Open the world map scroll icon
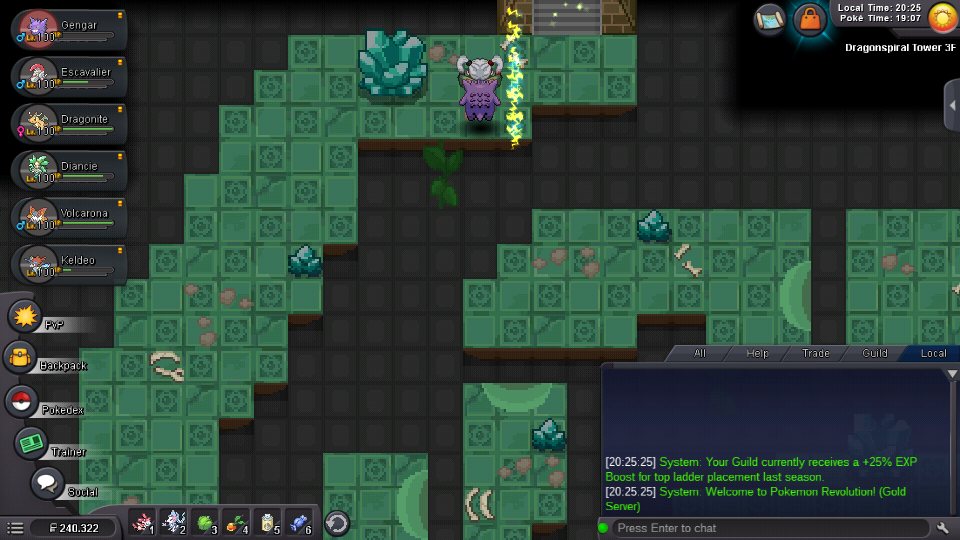 tap(770, 18)
